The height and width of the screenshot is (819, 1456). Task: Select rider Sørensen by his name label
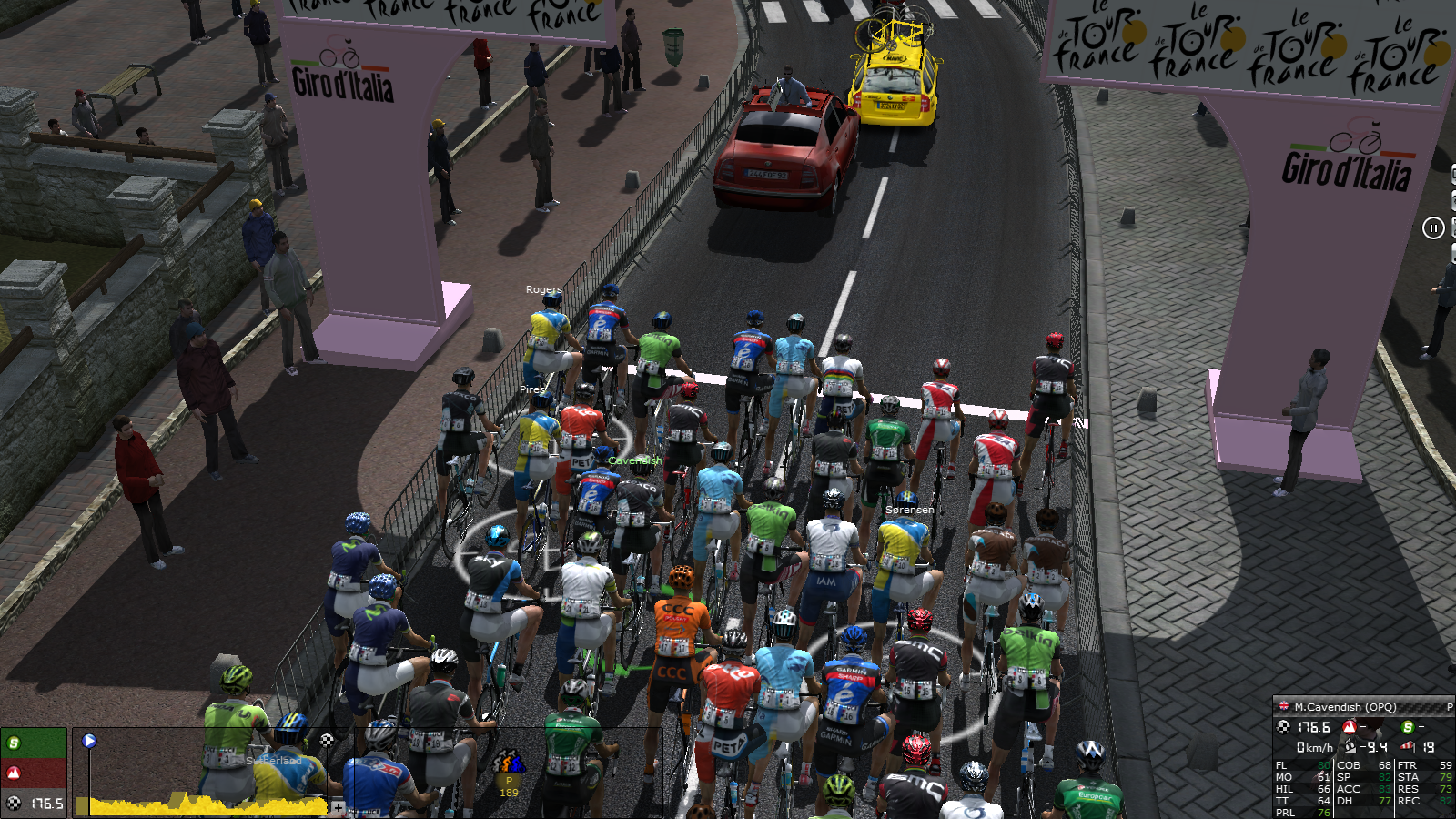pos(909,510)
